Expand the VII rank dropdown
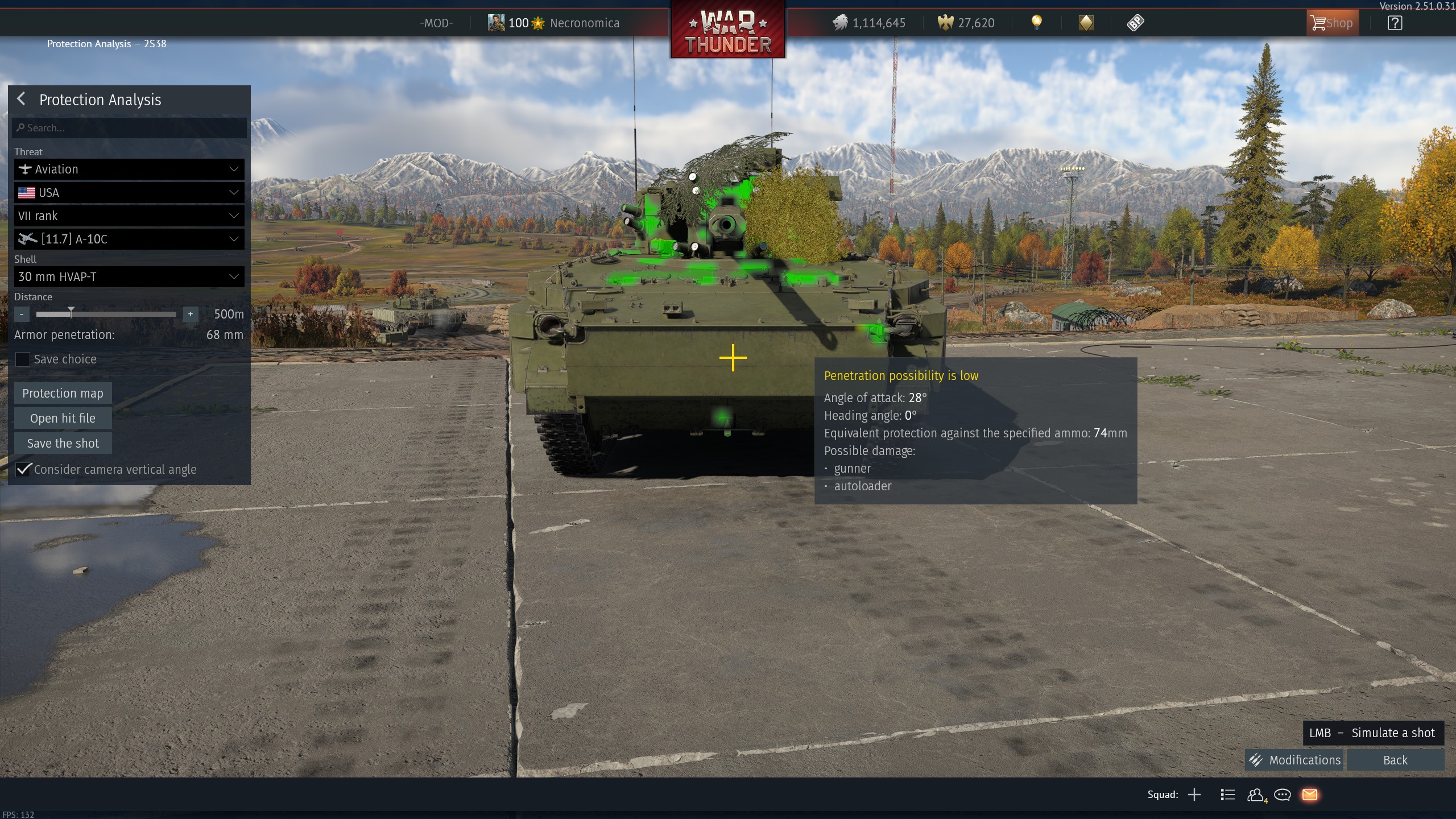Image resolution: width=1456 pixels, height=819 pixels. (x=129, y=216)
